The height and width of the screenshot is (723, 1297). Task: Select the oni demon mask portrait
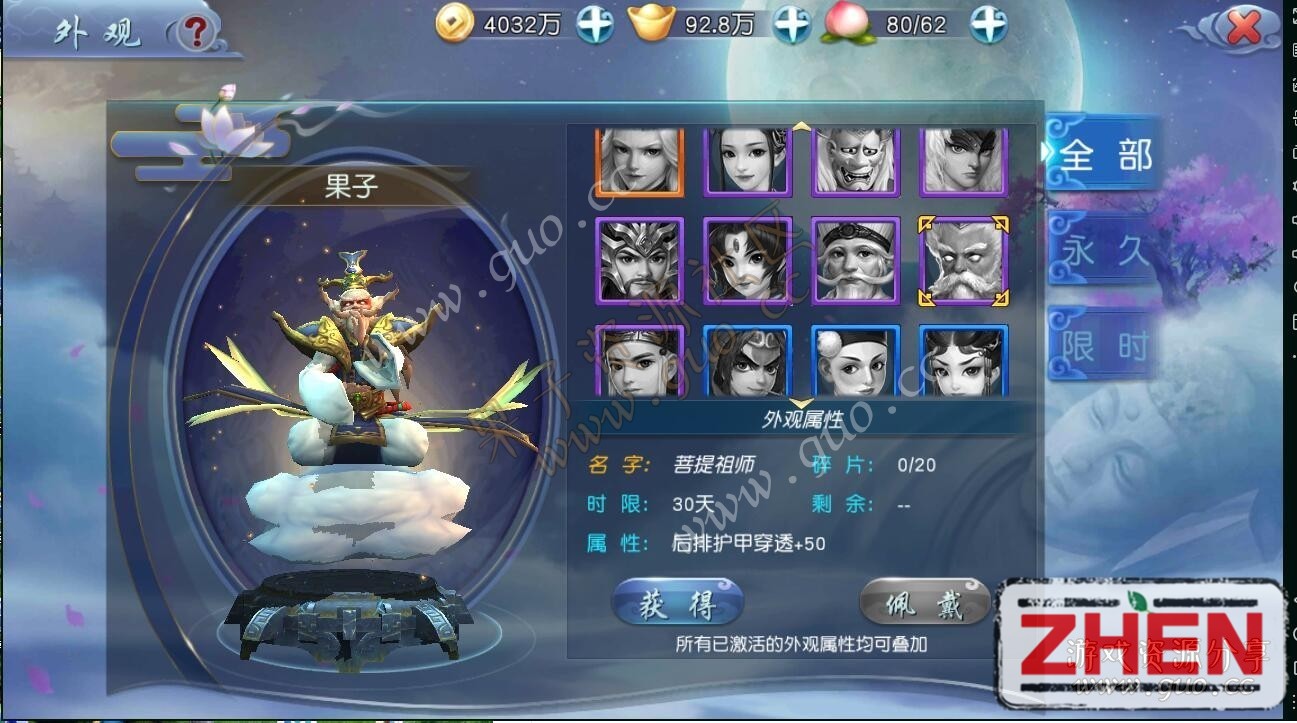pos(856,160)
